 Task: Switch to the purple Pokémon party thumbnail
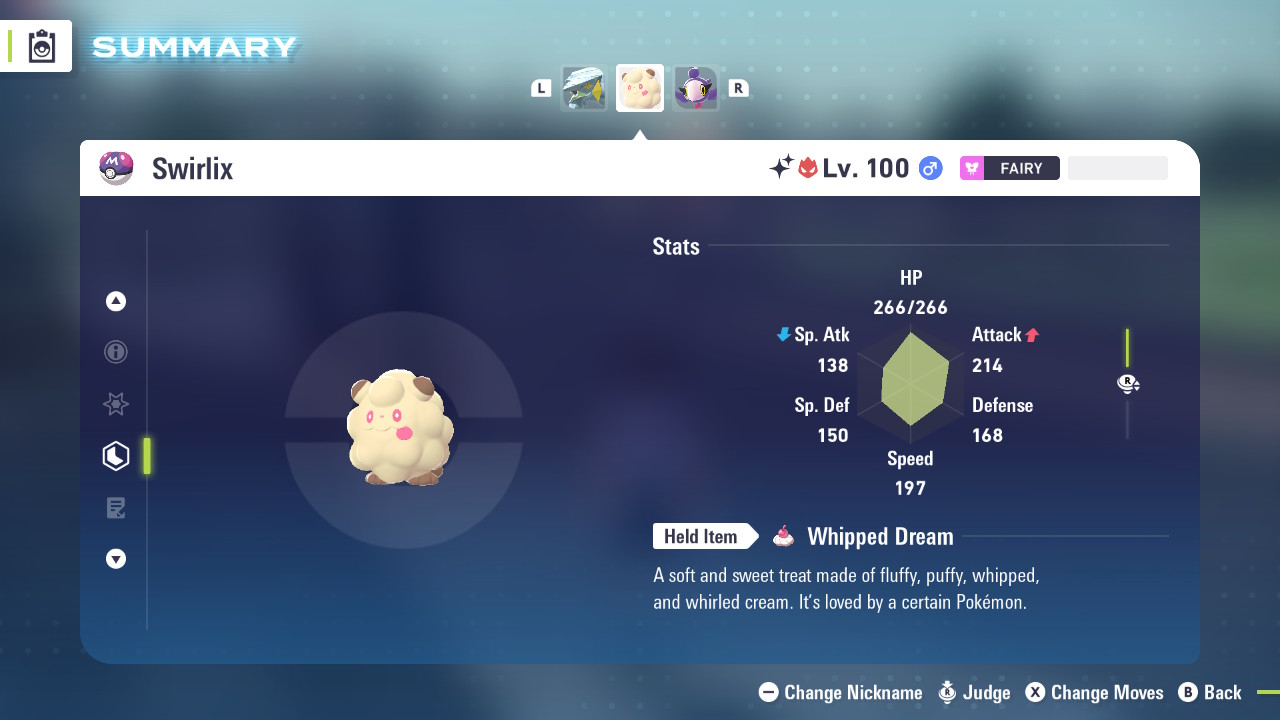pyautogui.click(x=696, y=88)
